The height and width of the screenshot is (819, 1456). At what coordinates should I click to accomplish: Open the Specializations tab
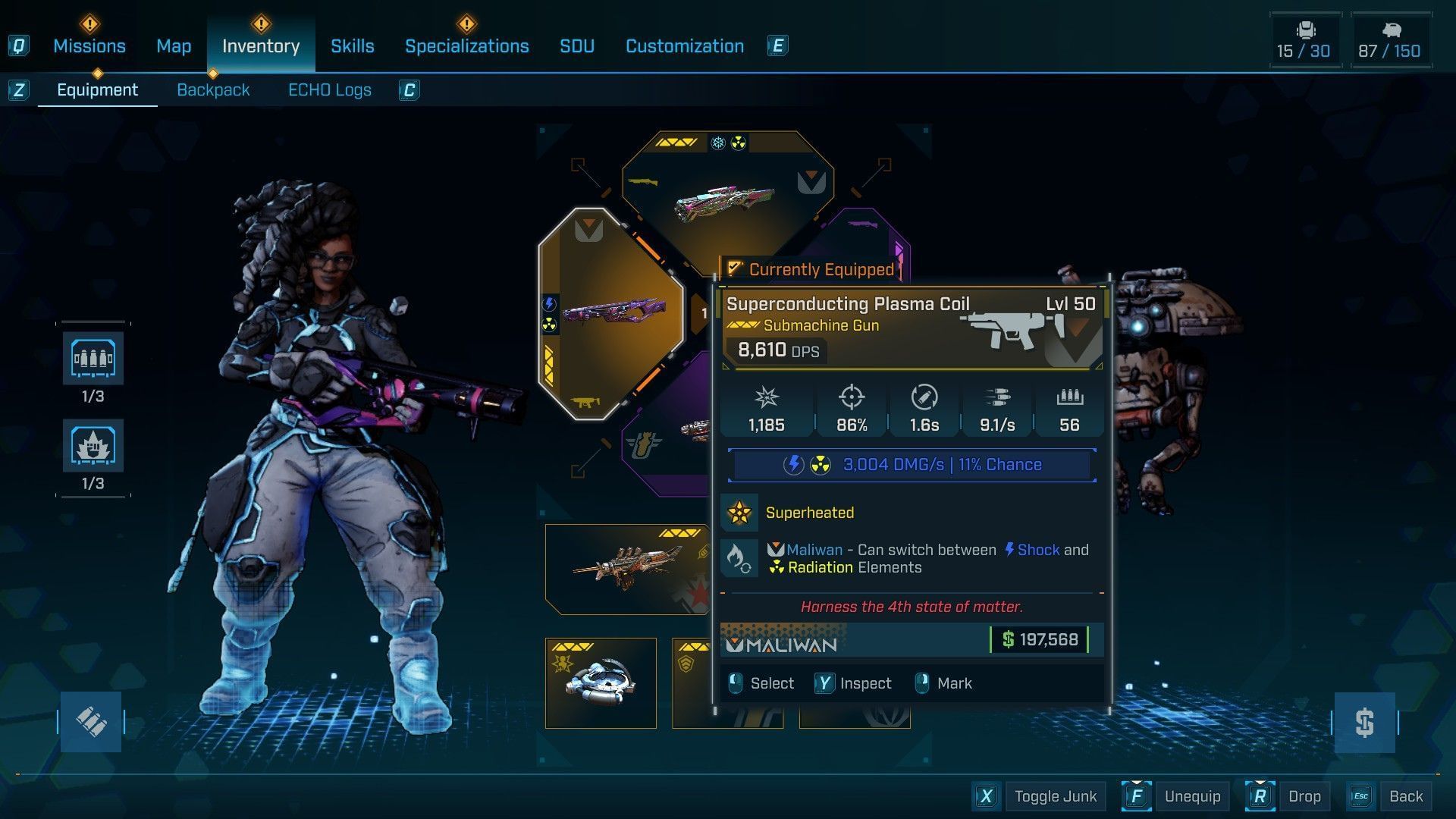pyautogui.click(x=466, y=46)
